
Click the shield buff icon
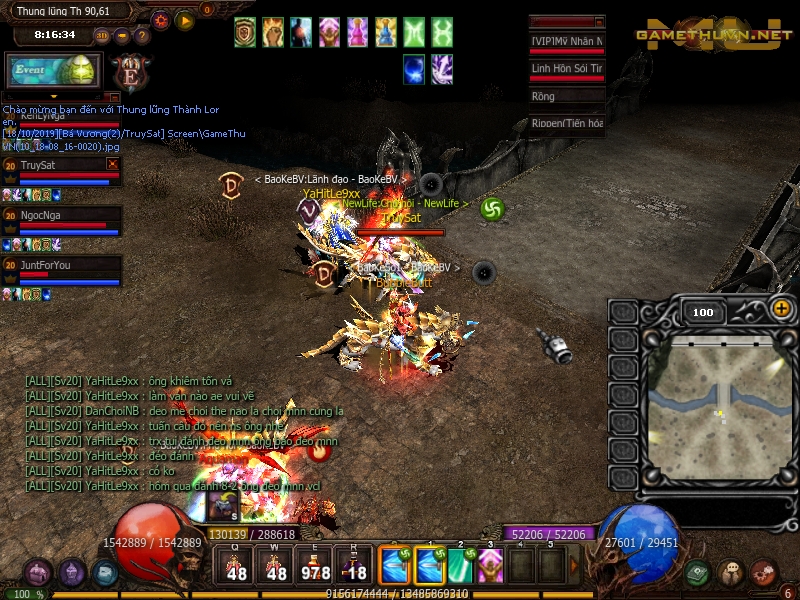(245, 33)
